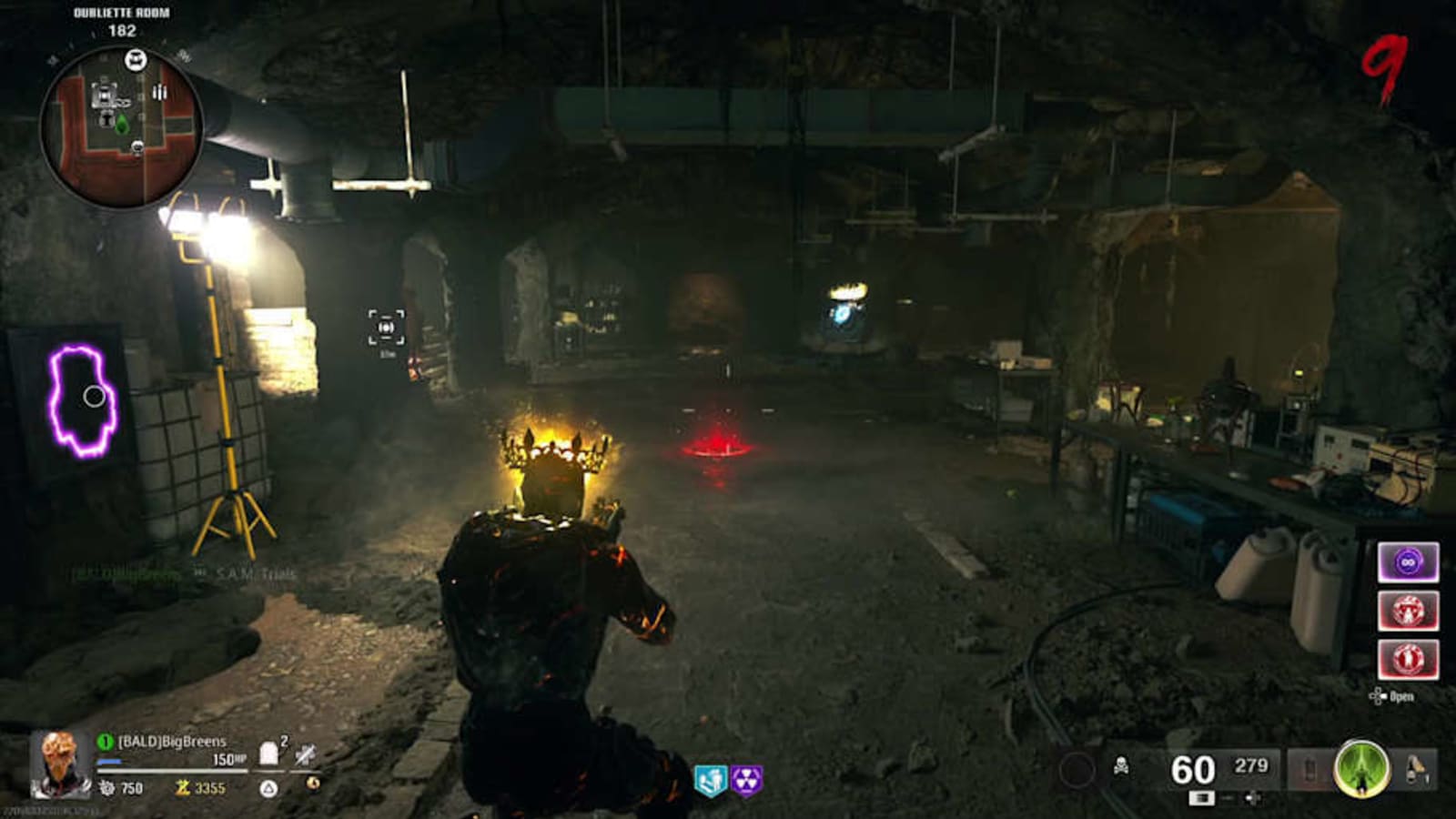
Task: Click the blue armor progress bar under the name
Action: [x=108, y=761]
